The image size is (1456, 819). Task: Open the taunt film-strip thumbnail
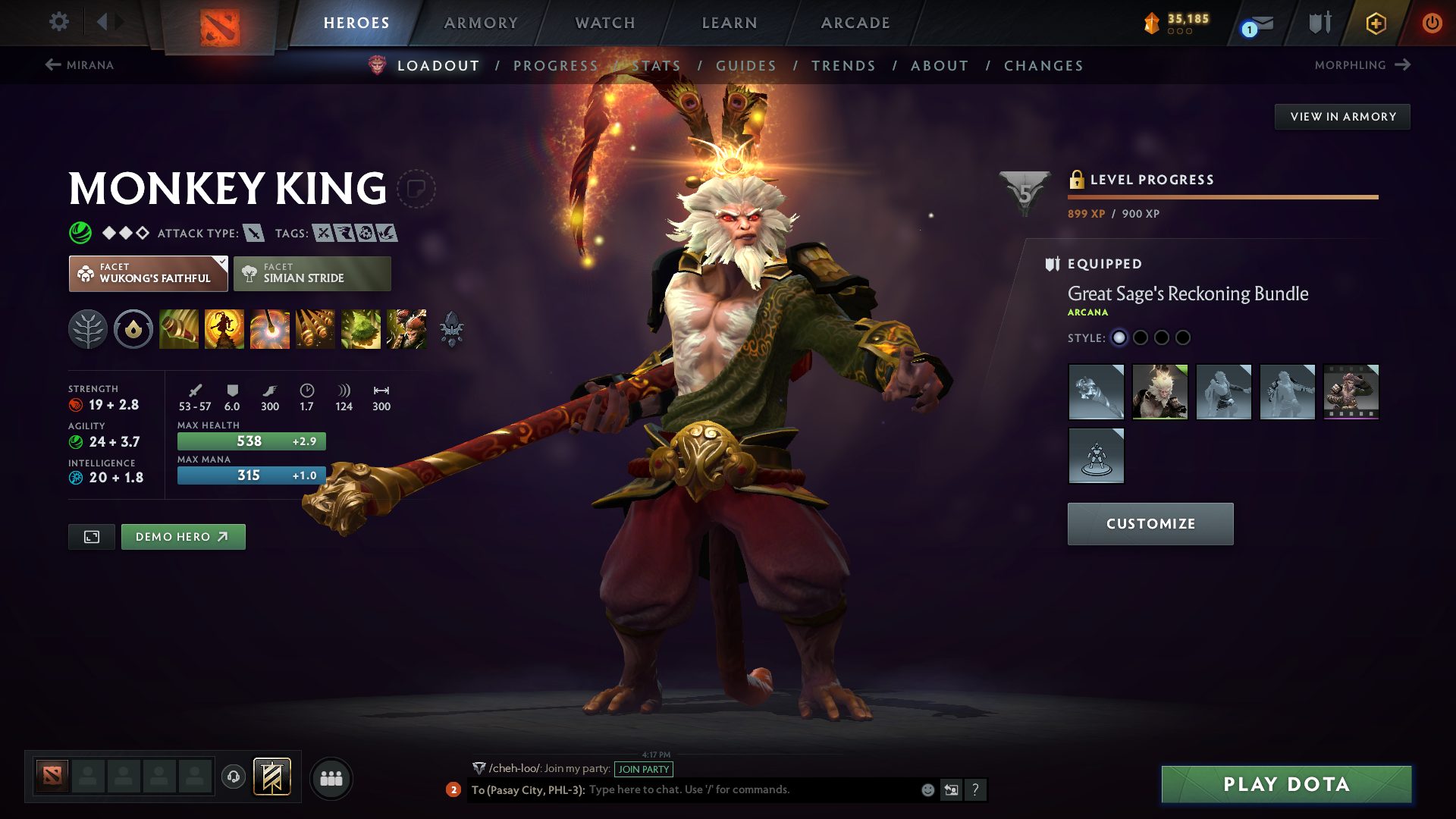click(x=1351, y=392)
